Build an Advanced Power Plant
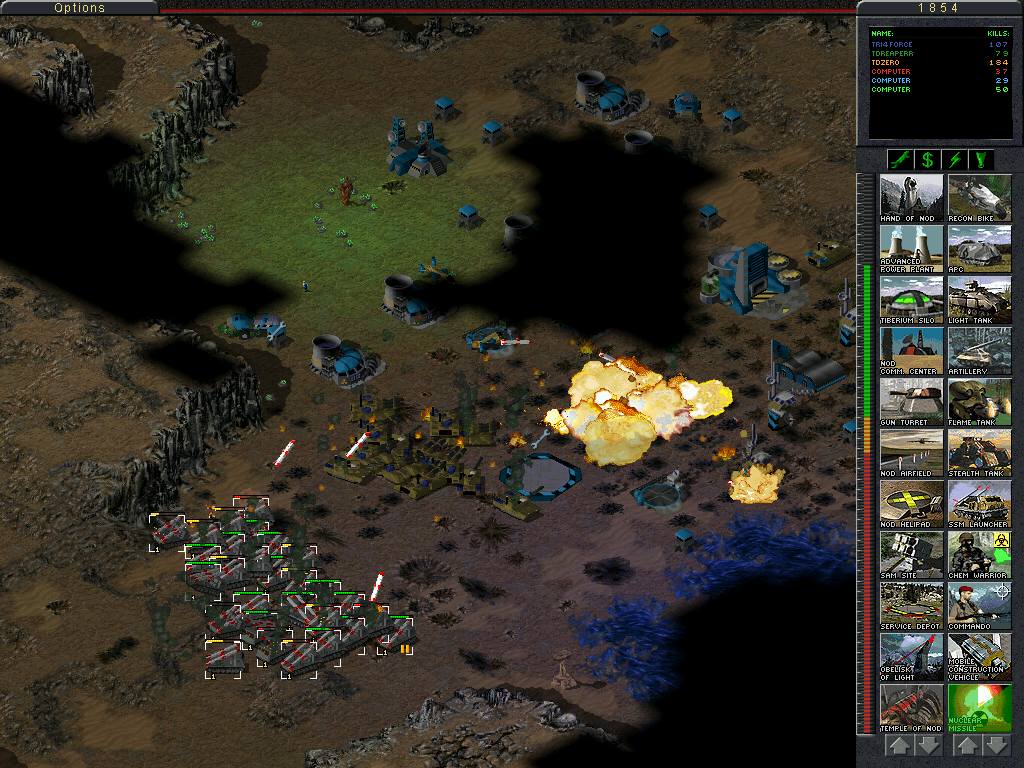1024x768 pixels. click(911, 248)
